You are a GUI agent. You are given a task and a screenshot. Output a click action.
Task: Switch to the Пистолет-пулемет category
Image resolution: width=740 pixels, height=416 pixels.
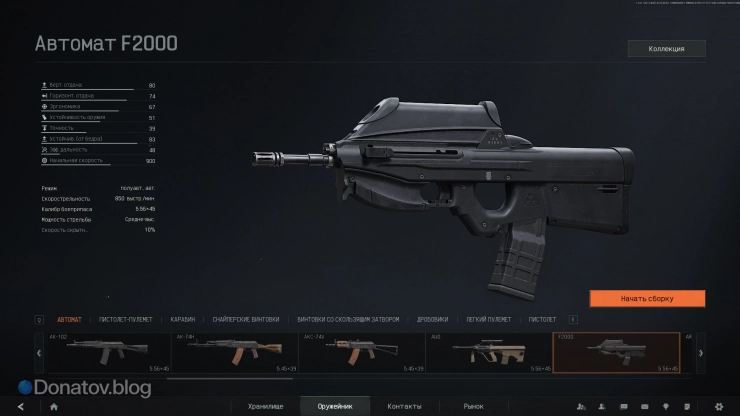[x=125, y=319]
